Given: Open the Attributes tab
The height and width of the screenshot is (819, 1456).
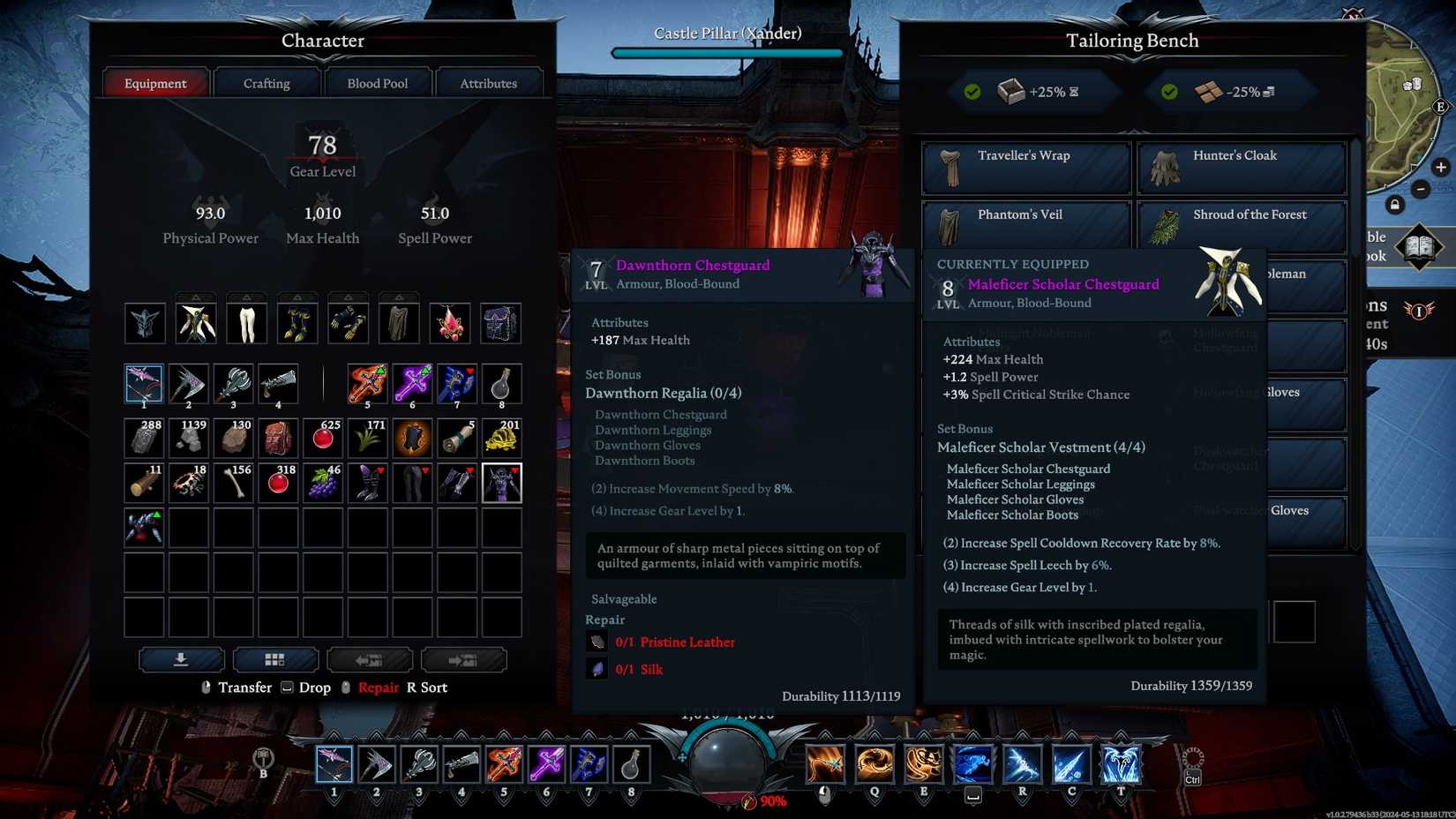Looking at the screenshot, I should pyautogui.click(x=489, y=82).
